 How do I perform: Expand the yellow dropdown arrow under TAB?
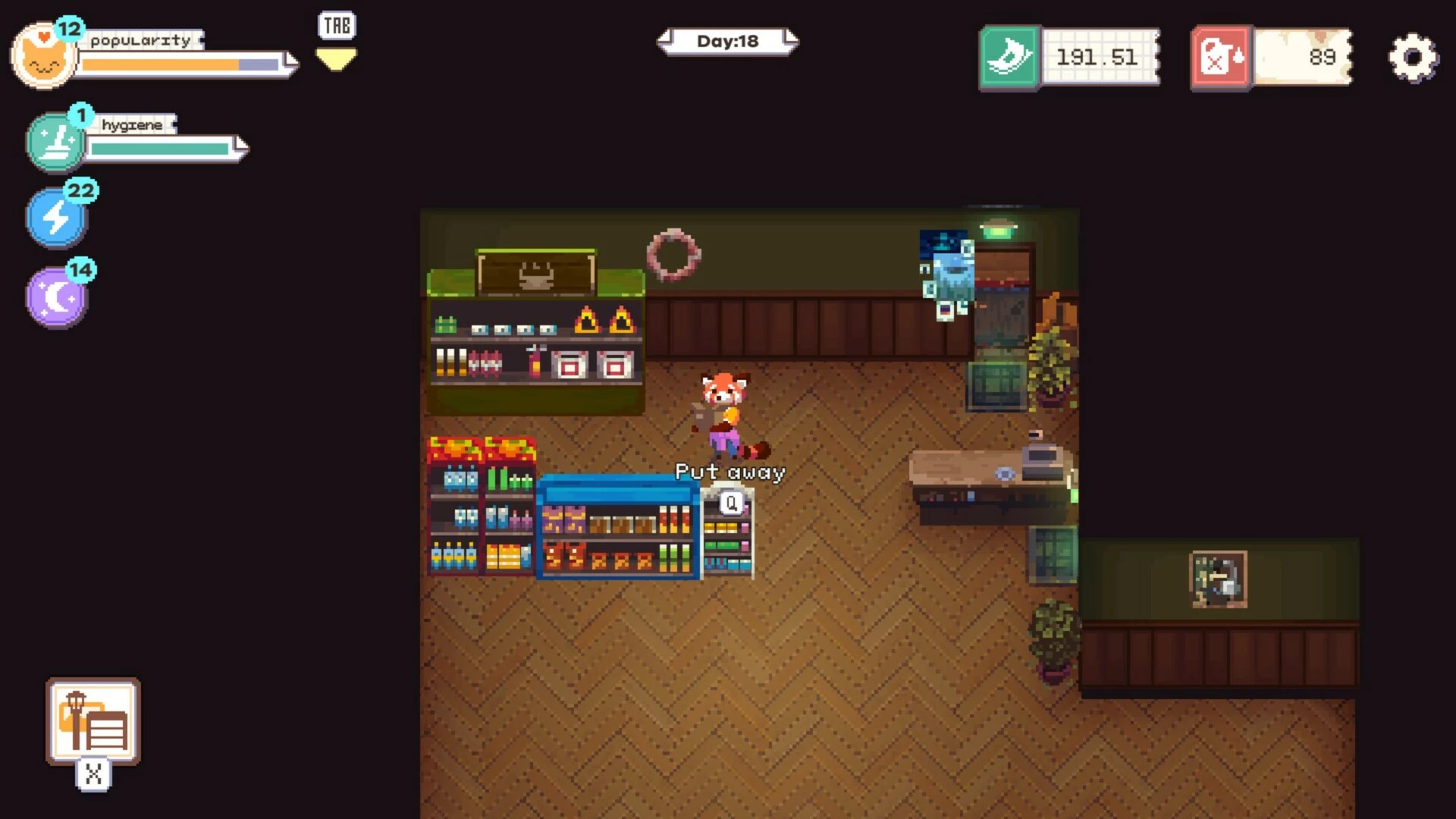click(336, 59)
